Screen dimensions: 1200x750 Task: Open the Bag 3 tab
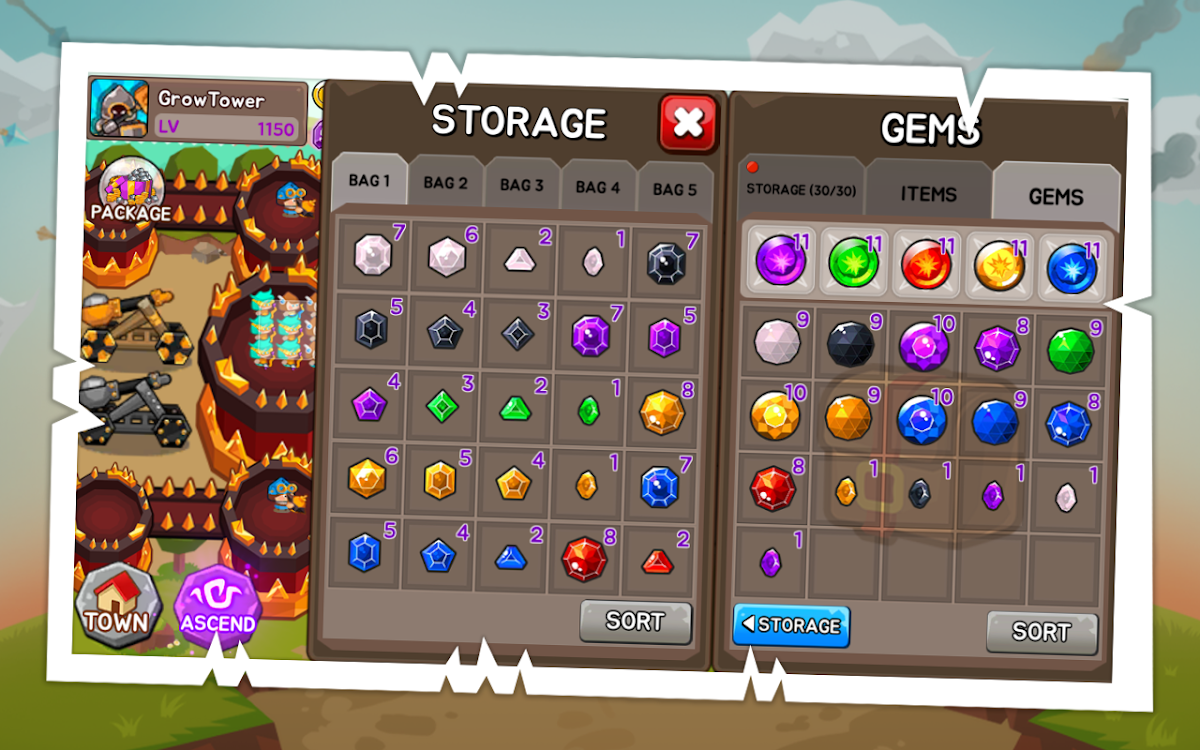521,185
